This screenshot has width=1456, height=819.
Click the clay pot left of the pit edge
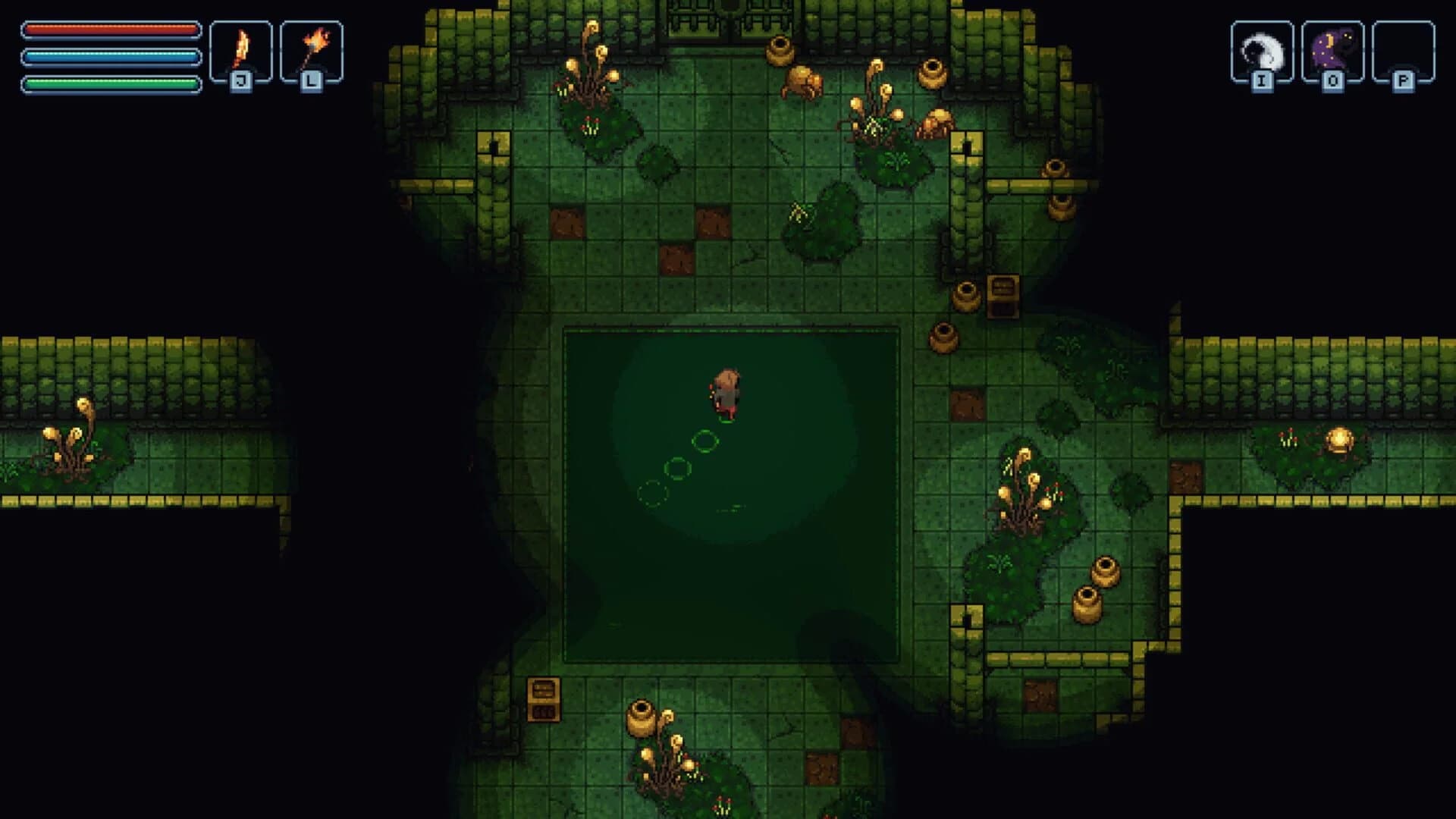click(943, 337)
